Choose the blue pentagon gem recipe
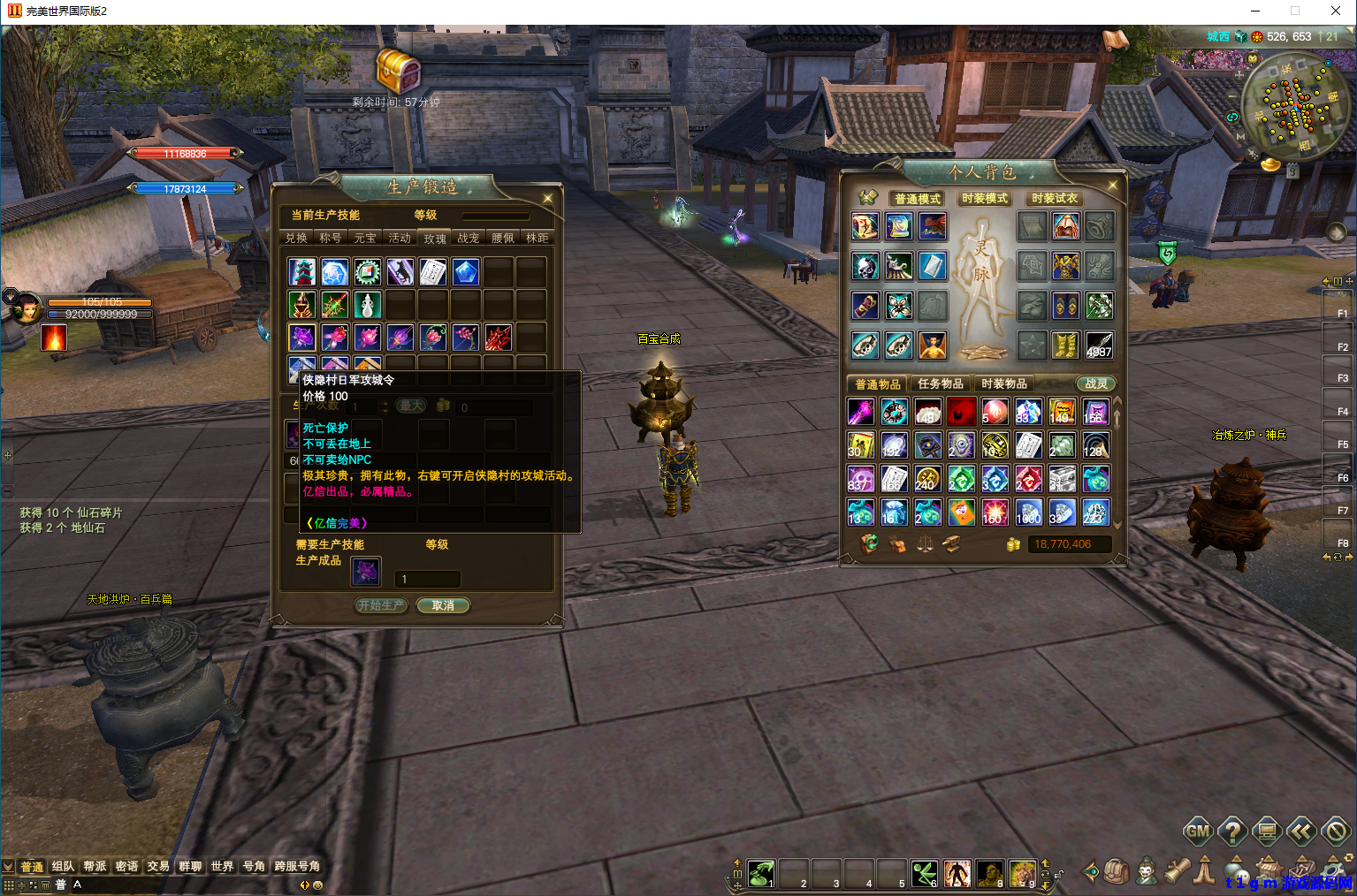1357x896 pixels. coord(466,272)
